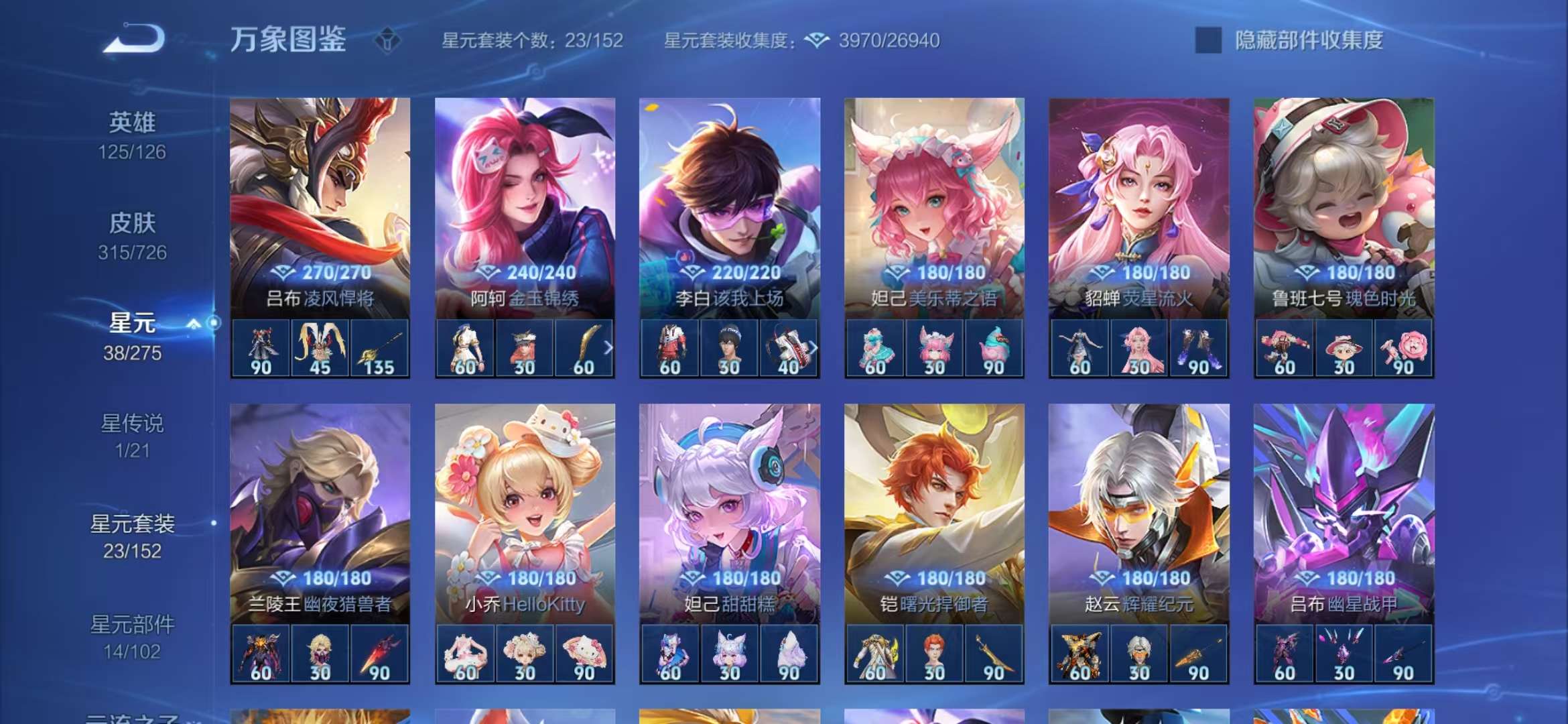Select 吕布's 135-point weapon component icon
This screenshot has height=724, width=1568.
tap(379, 349)
